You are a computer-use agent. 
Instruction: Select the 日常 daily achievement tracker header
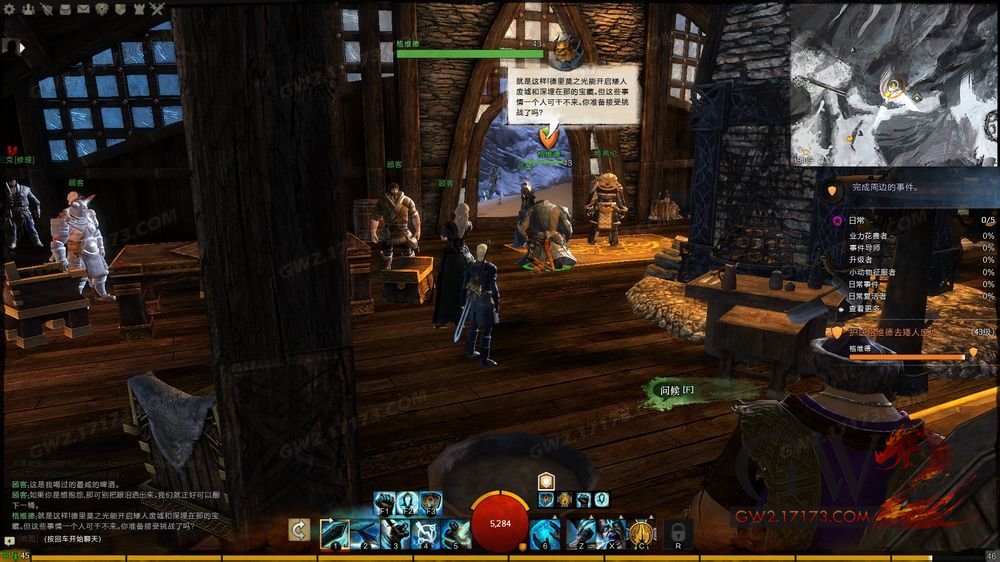(858, 220)
